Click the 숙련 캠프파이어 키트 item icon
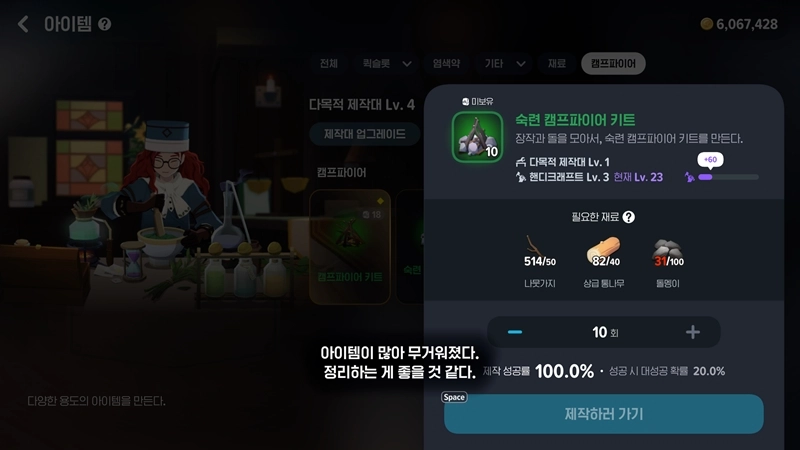Screen dimensions: 800x450 click(x=477, y=137)
